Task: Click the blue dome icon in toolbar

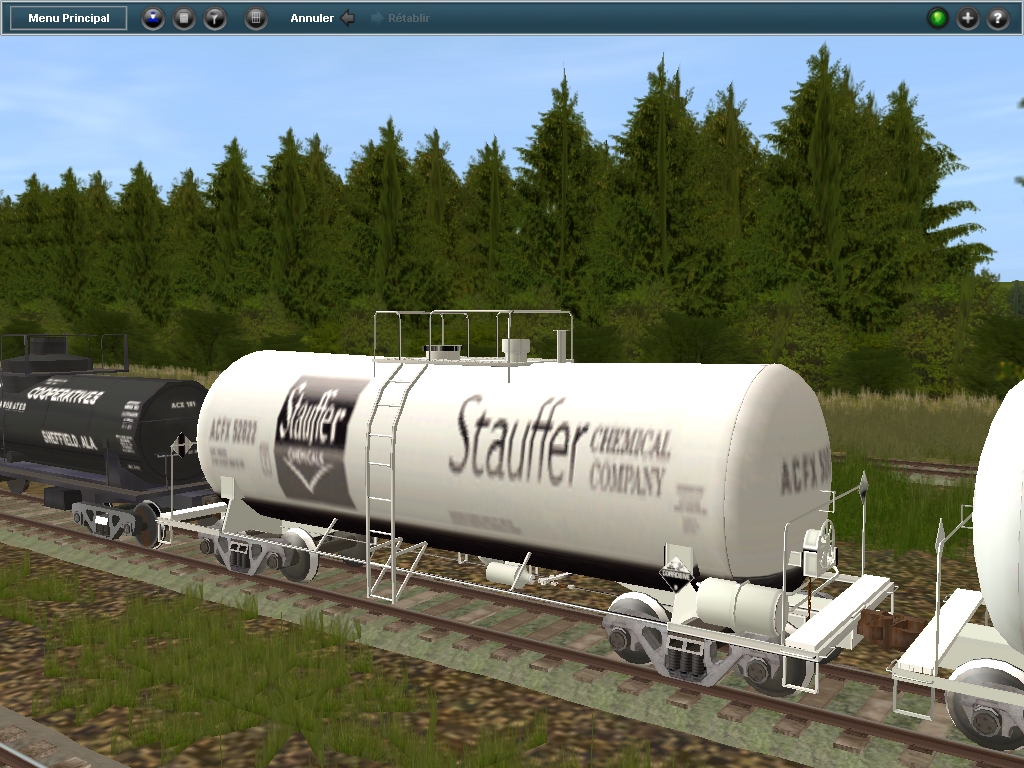Action: click(x=153, y=18)
